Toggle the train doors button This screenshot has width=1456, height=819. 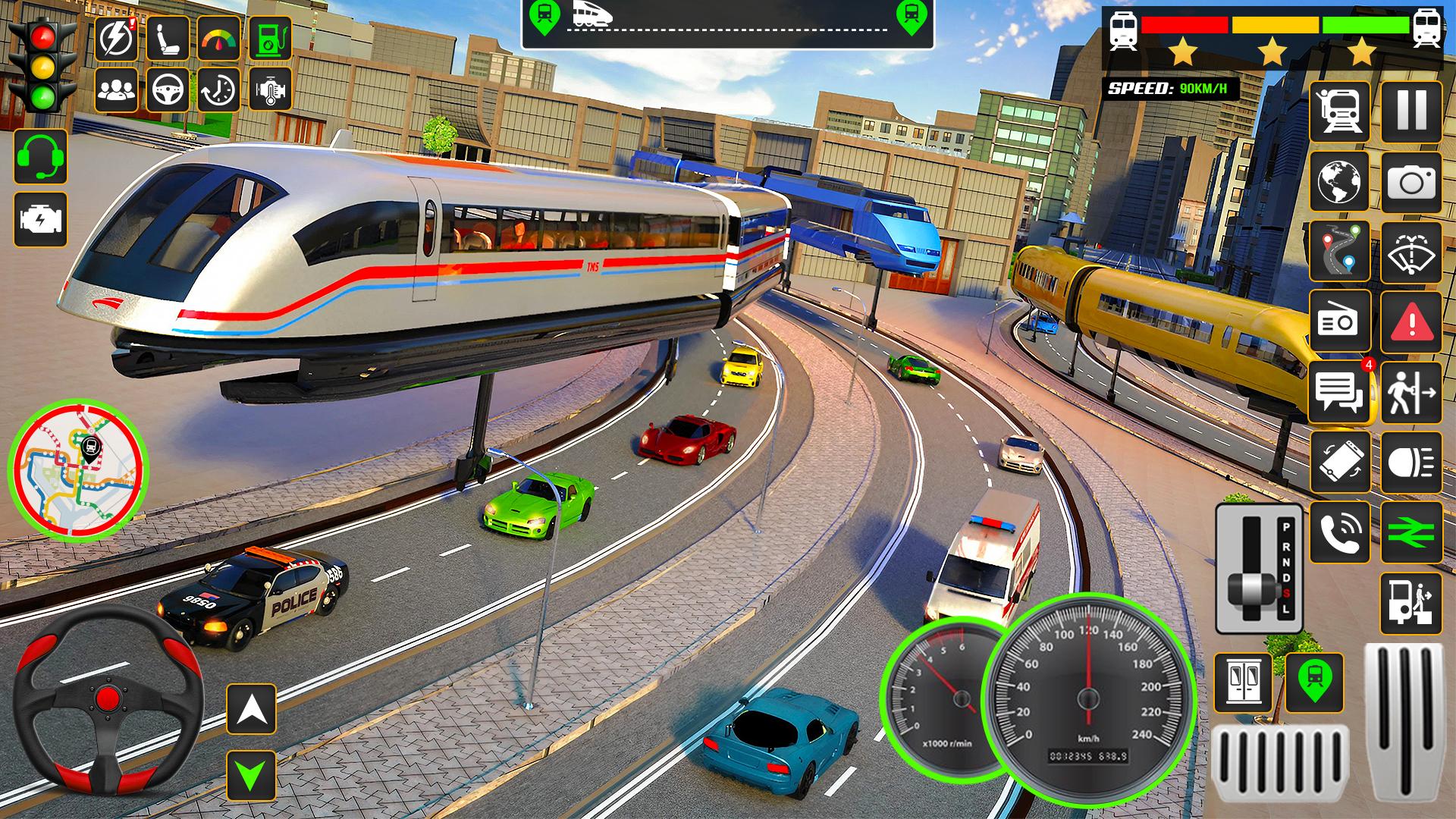point(1243,682)
